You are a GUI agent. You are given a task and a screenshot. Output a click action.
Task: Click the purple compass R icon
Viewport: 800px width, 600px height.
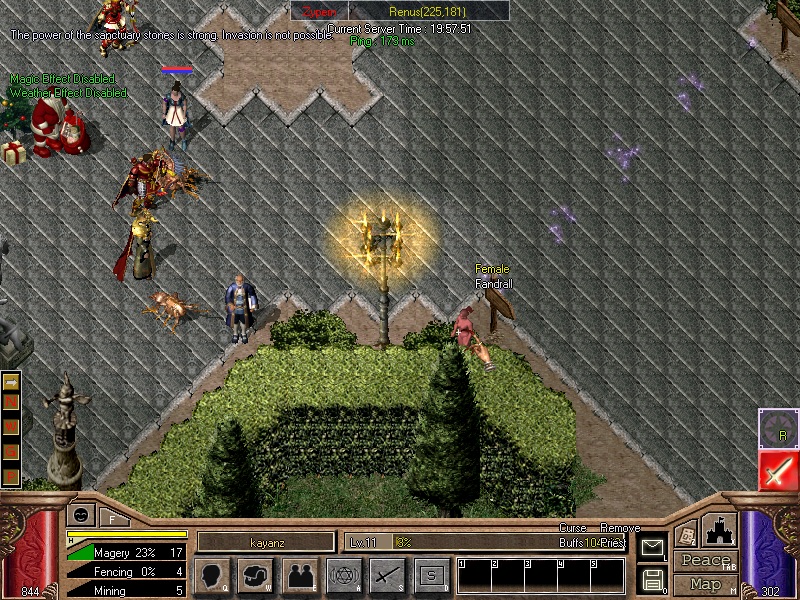[778, 428]
